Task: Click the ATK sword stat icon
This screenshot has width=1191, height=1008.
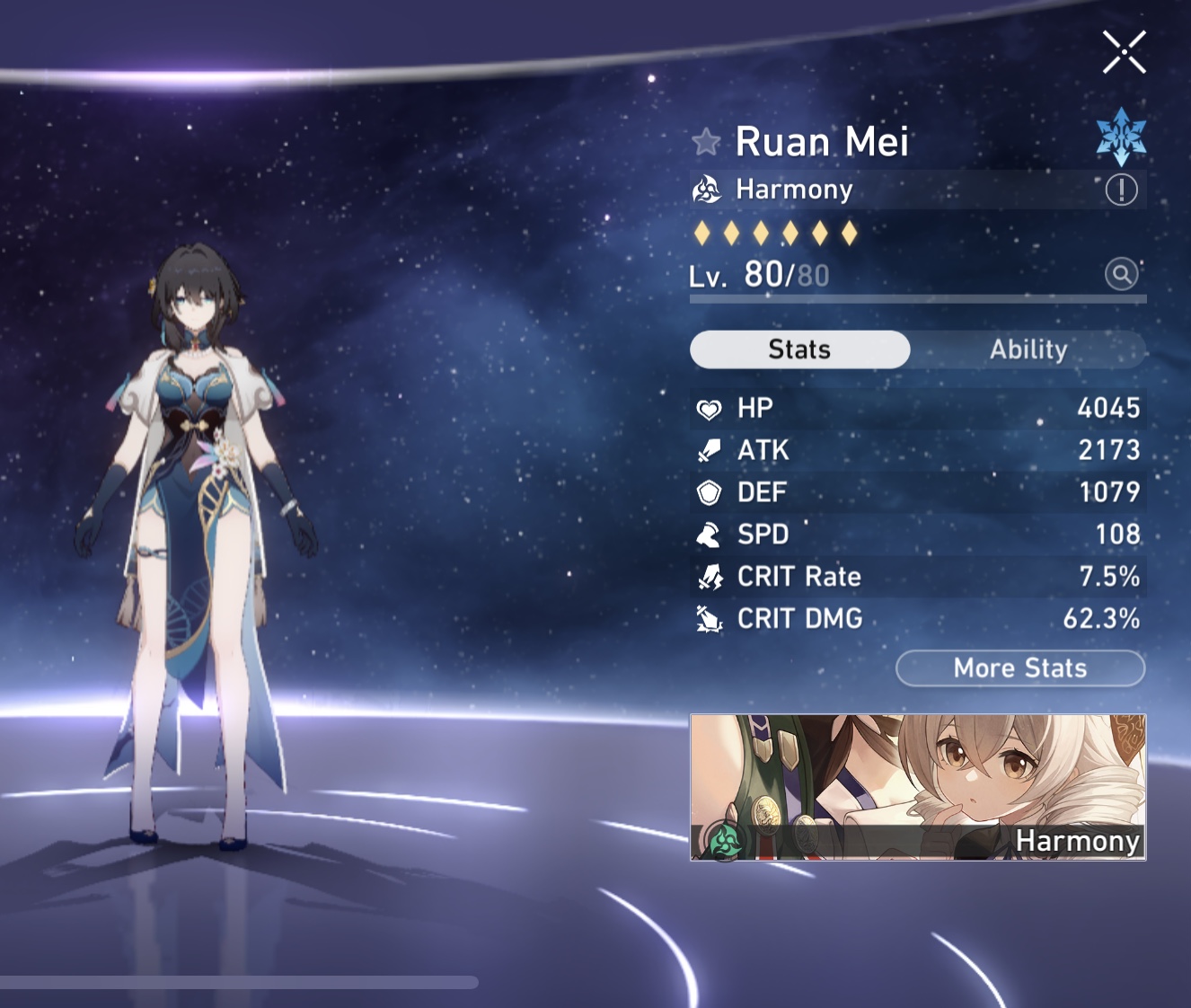Action: click(709, 450)
